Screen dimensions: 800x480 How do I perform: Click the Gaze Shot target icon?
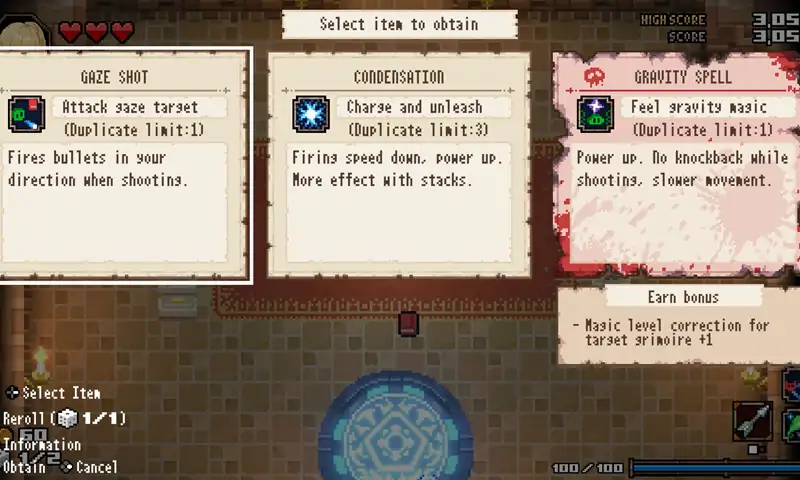(25, 115)
